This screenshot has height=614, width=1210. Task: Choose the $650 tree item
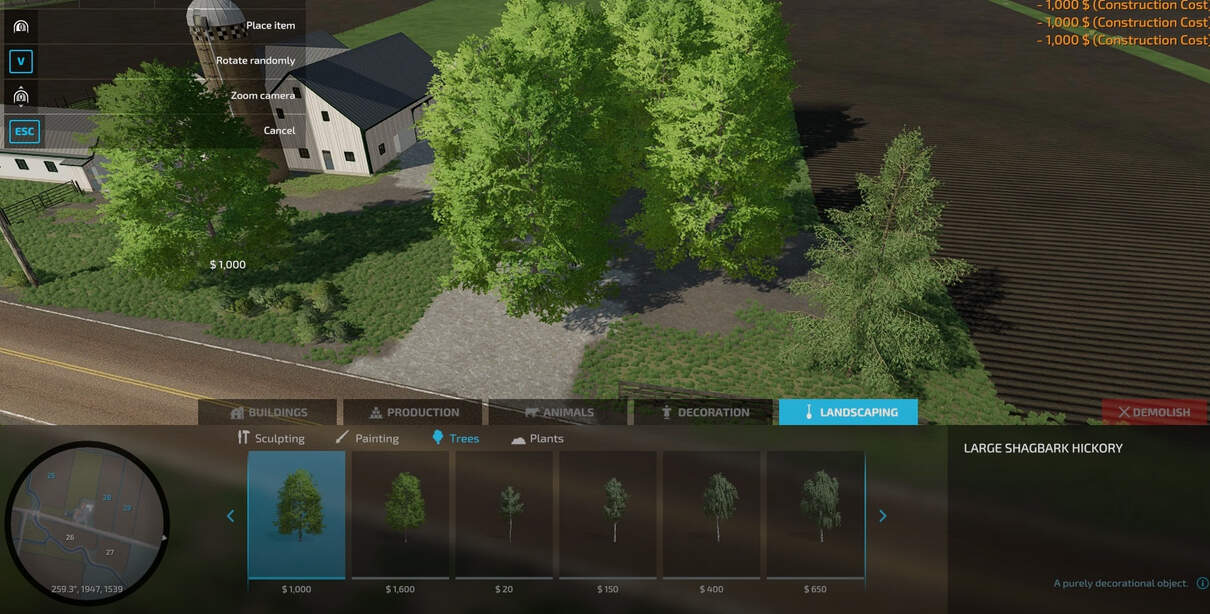[x=816, y=514]
